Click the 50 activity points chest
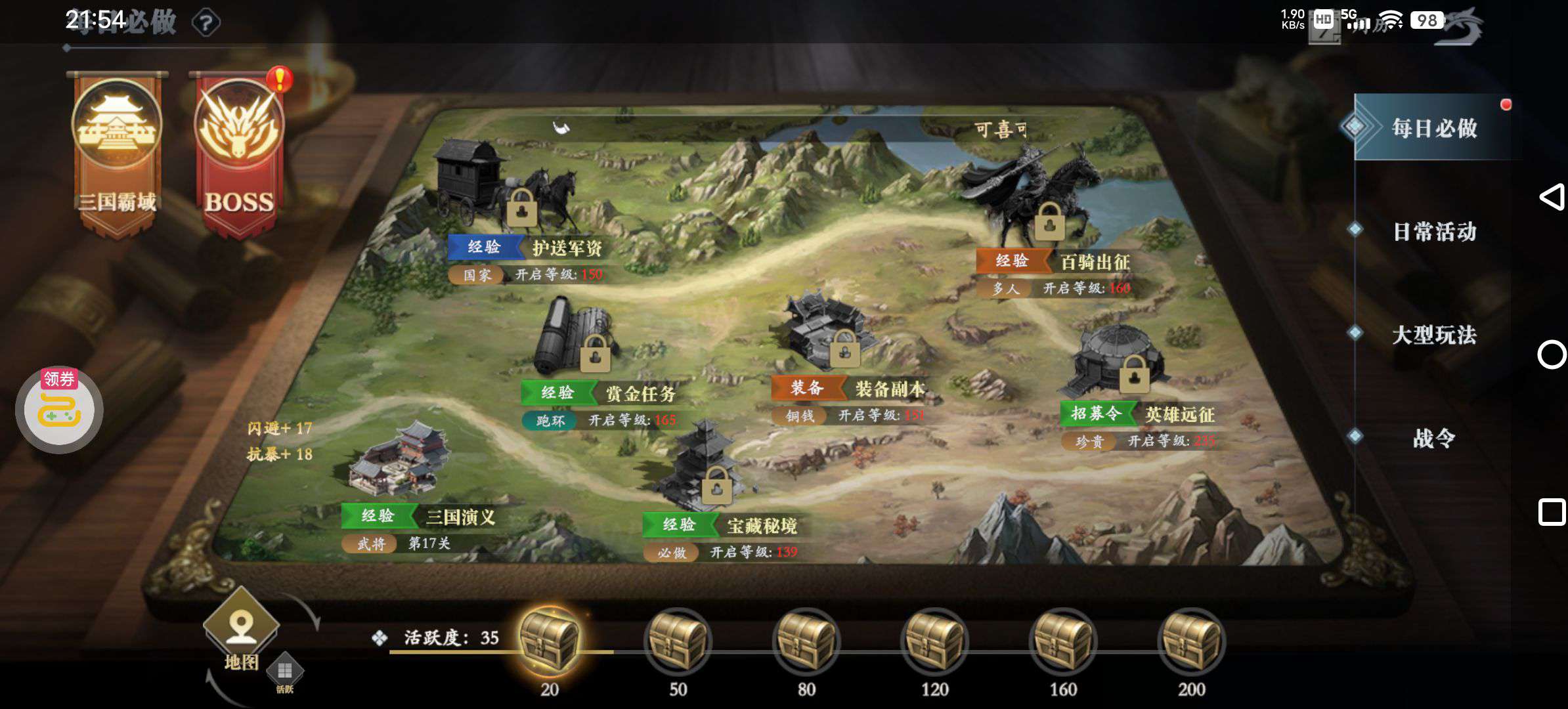This screenshot has height=709, width=1568. [x=678, y=640]
